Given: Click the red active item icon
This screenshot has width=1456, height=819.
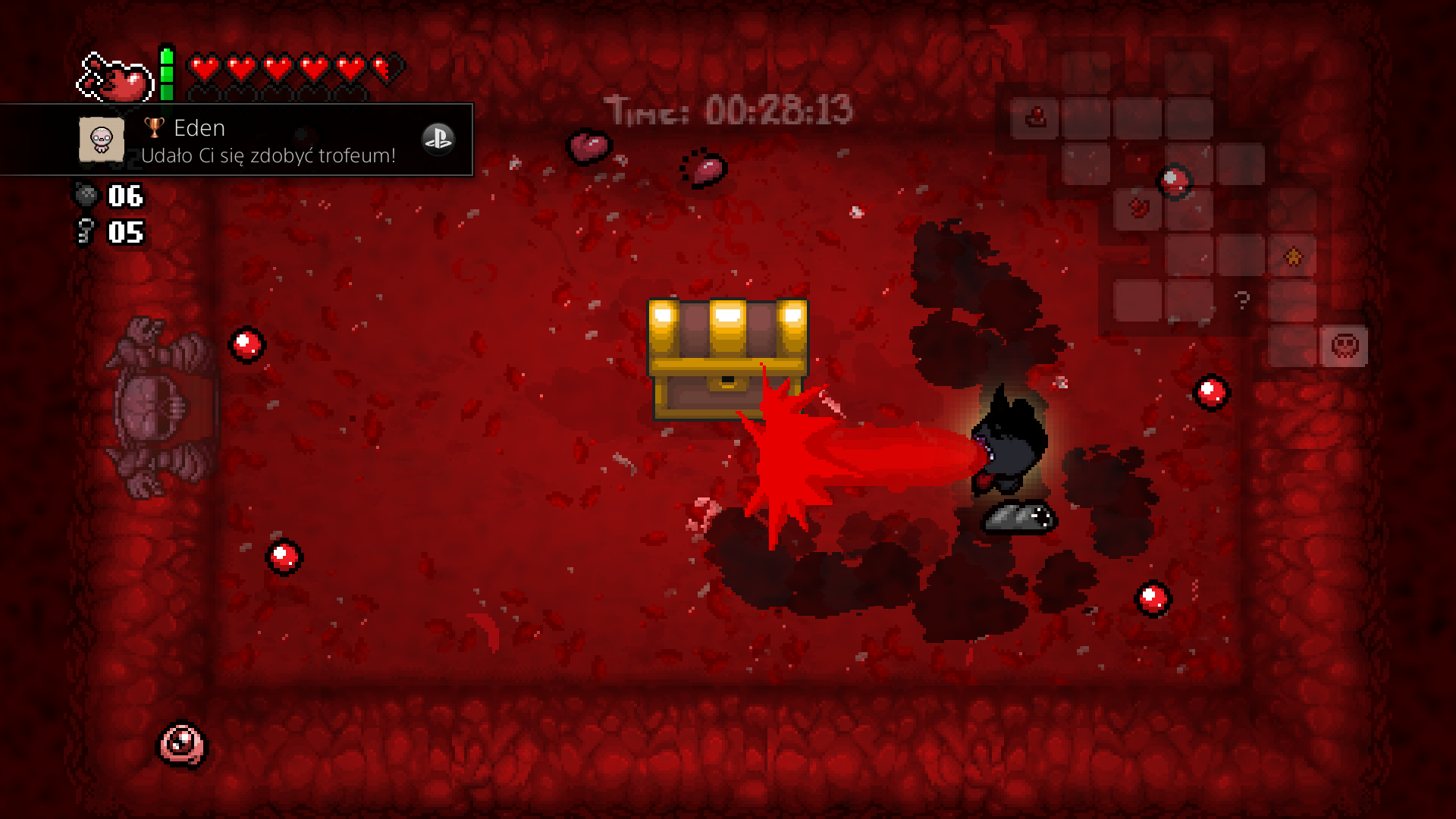Looking at the screenshot, I should pyautogui.click(x=115, y=77).
